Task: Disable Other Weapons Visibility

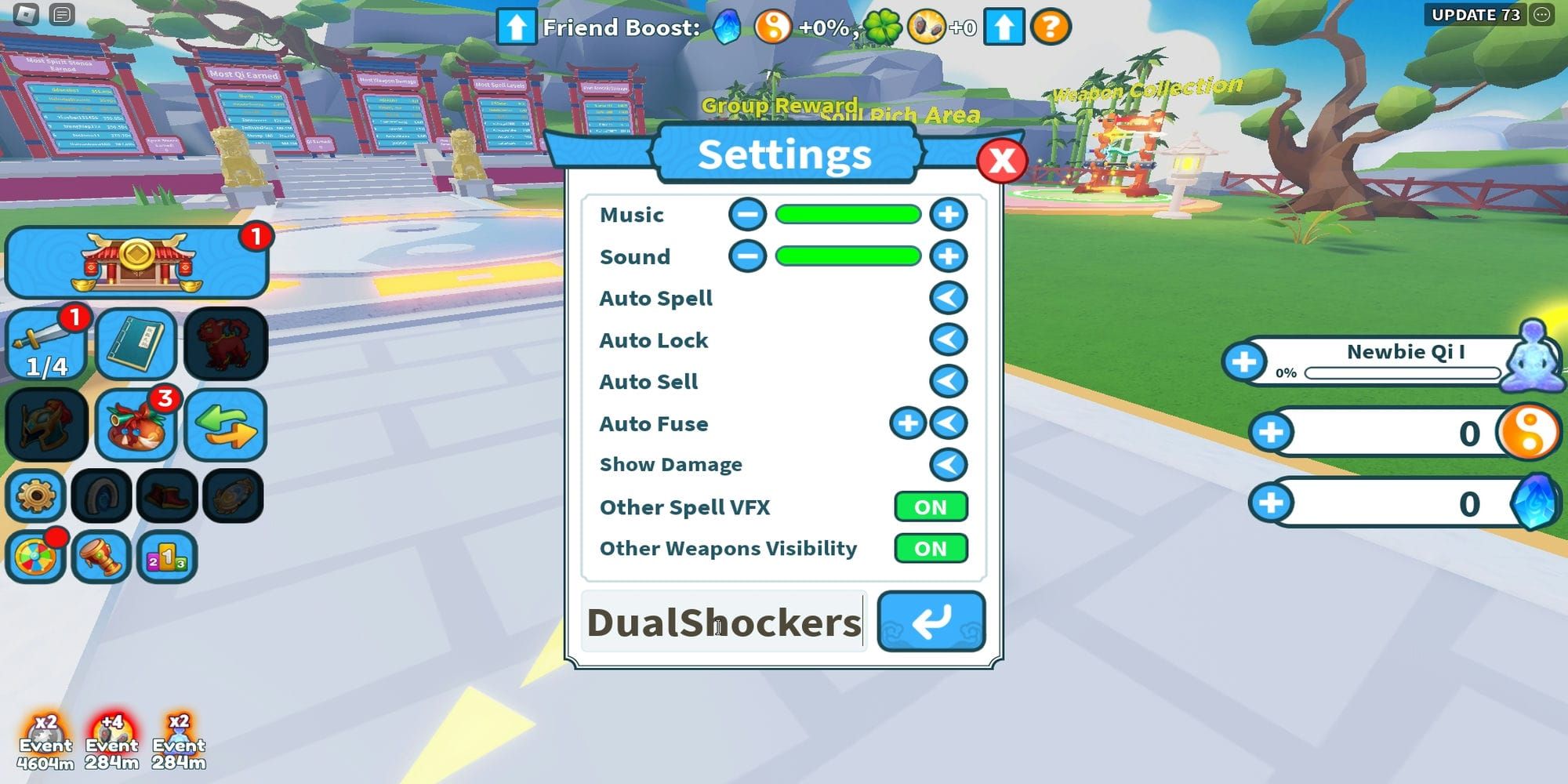Action: (x=930, y=549)
